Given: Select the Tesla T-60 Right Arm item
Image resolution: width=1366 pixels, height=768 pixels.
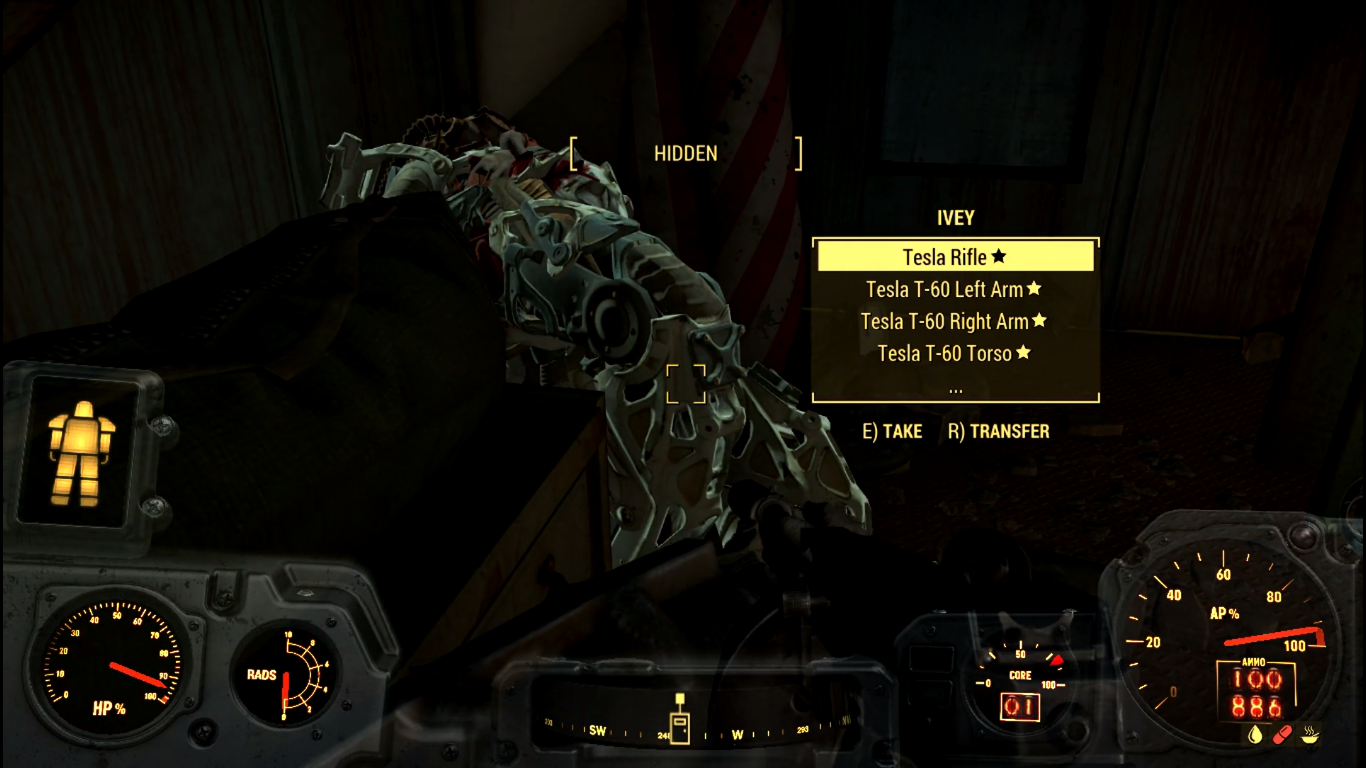Looking at the screenshot, I should pyautogui.click(x=946, y=321).
